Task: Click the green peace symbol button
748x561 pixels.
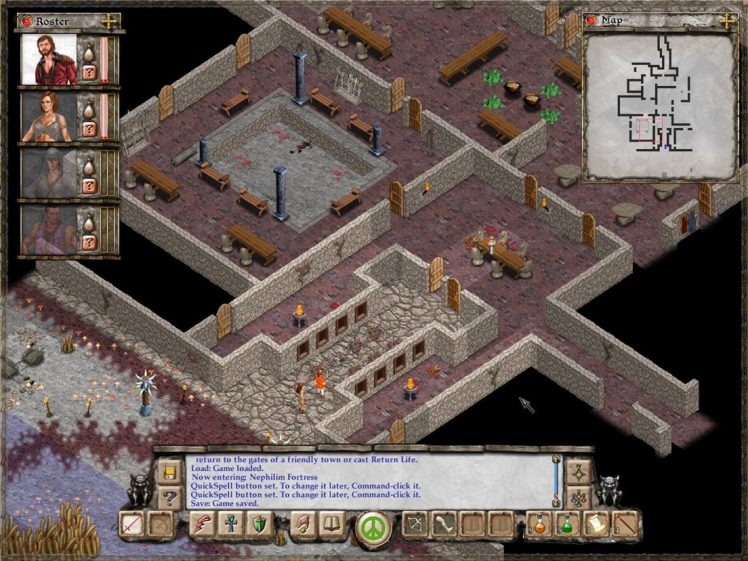Action: (x=372, y=525)
